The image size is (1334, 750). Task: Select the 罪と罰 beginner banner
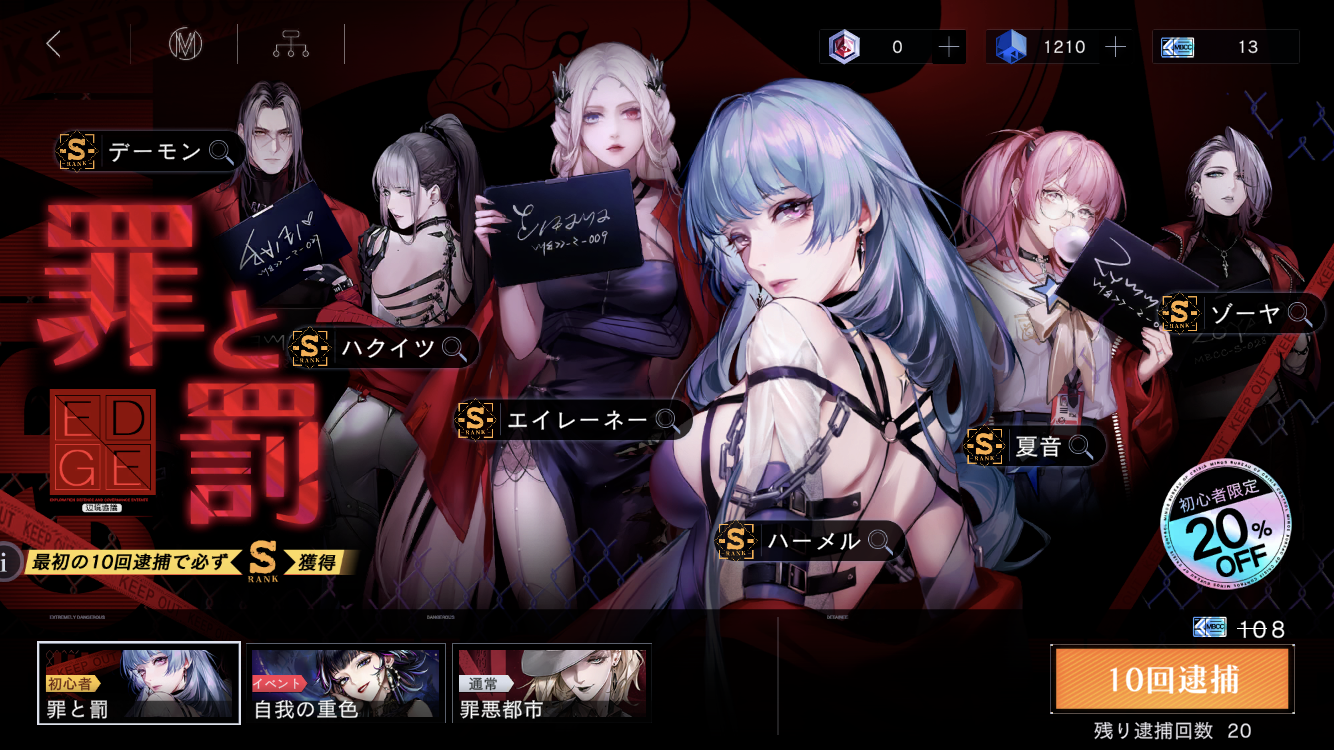[x=139, y=684]
